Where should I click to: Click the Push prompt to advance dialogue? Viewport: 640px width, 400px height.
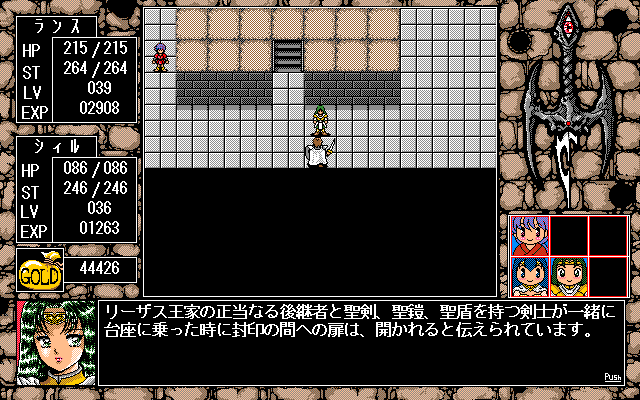click(613, 377)
